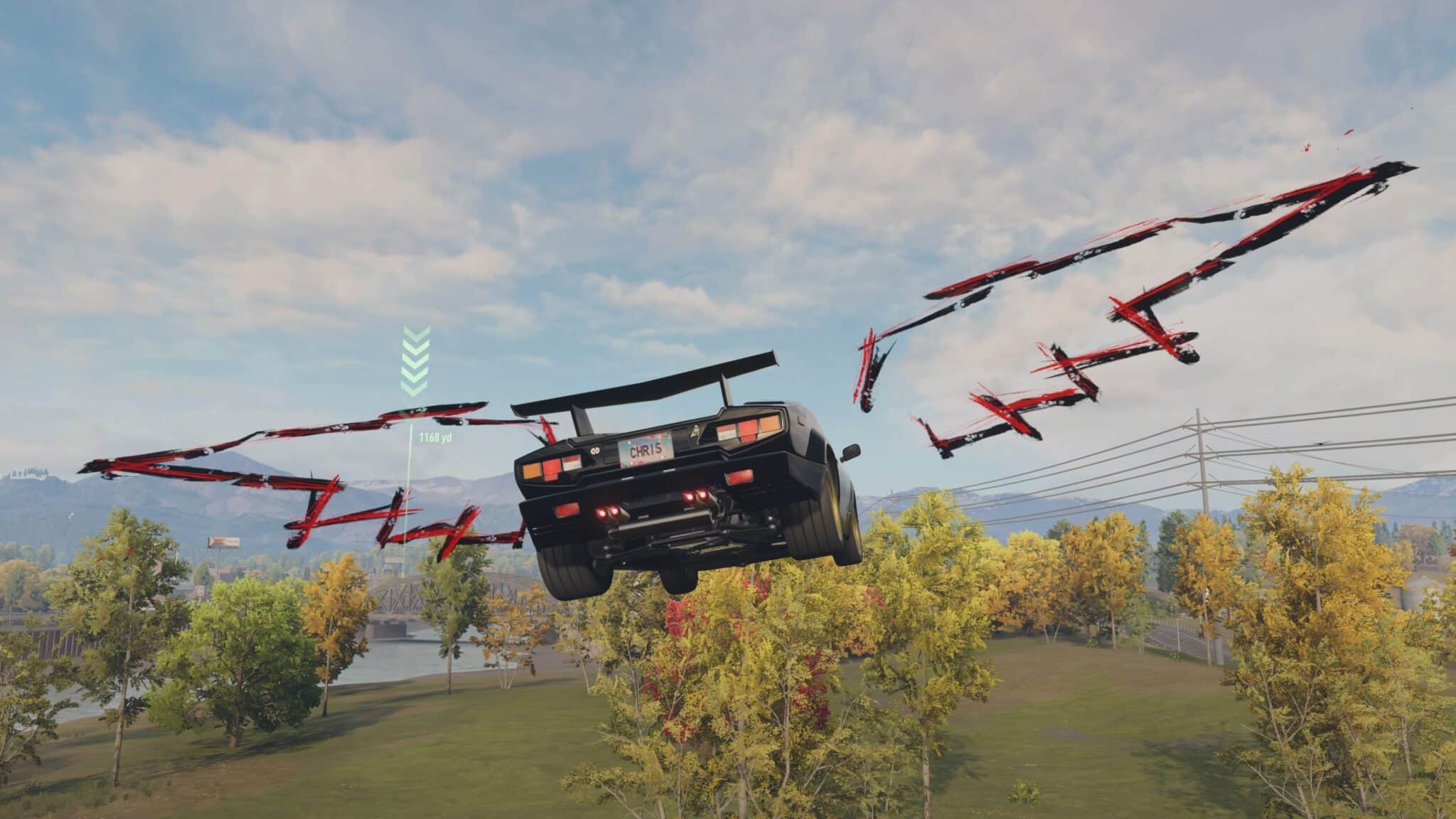Viewport: 1456px width, 819px height.
Task: Click the green chevron waypoint marker
Action: coord(414,361)
